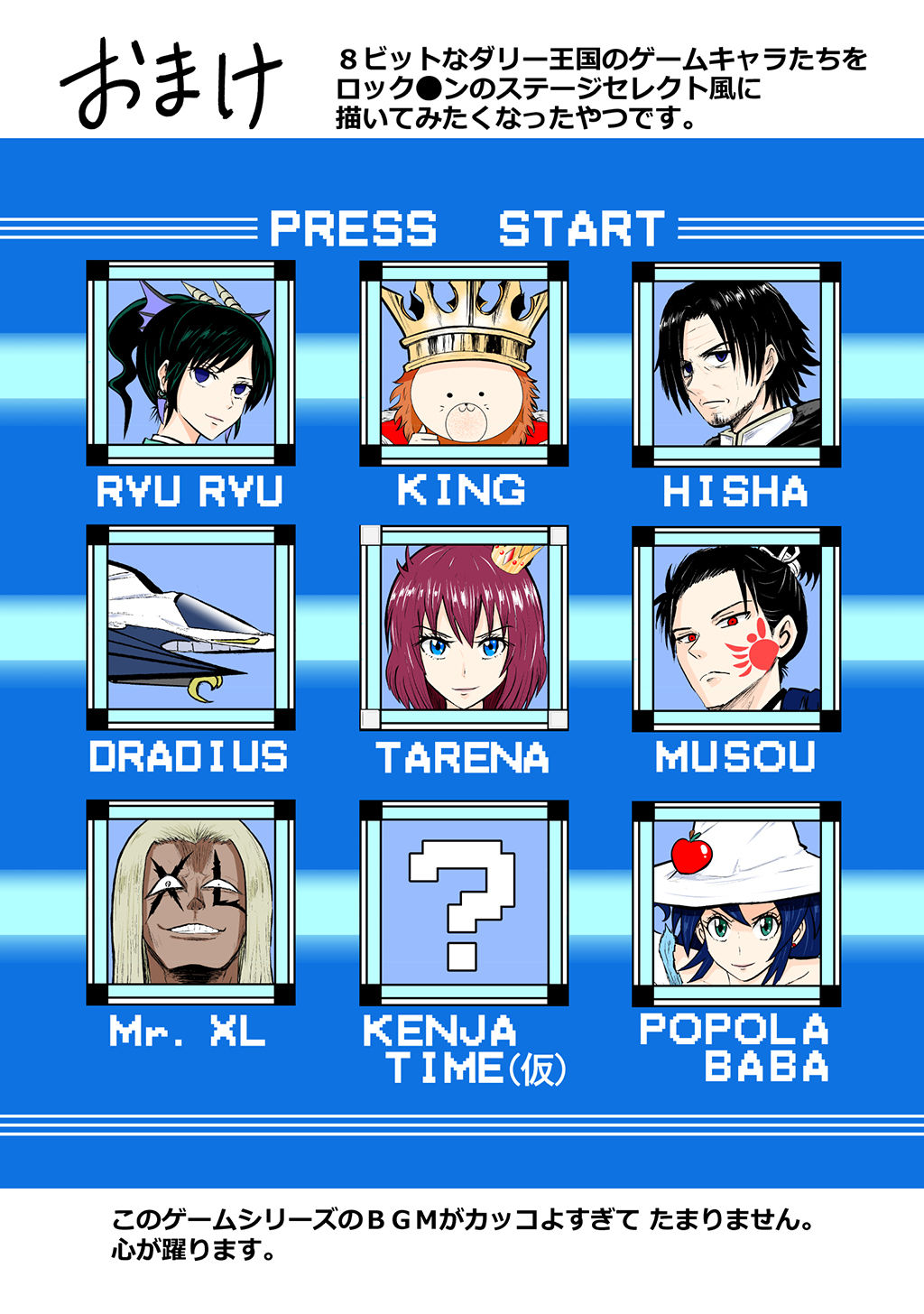Choose the KING stage tile
924x1314 pixels.
tap(464, 363)
